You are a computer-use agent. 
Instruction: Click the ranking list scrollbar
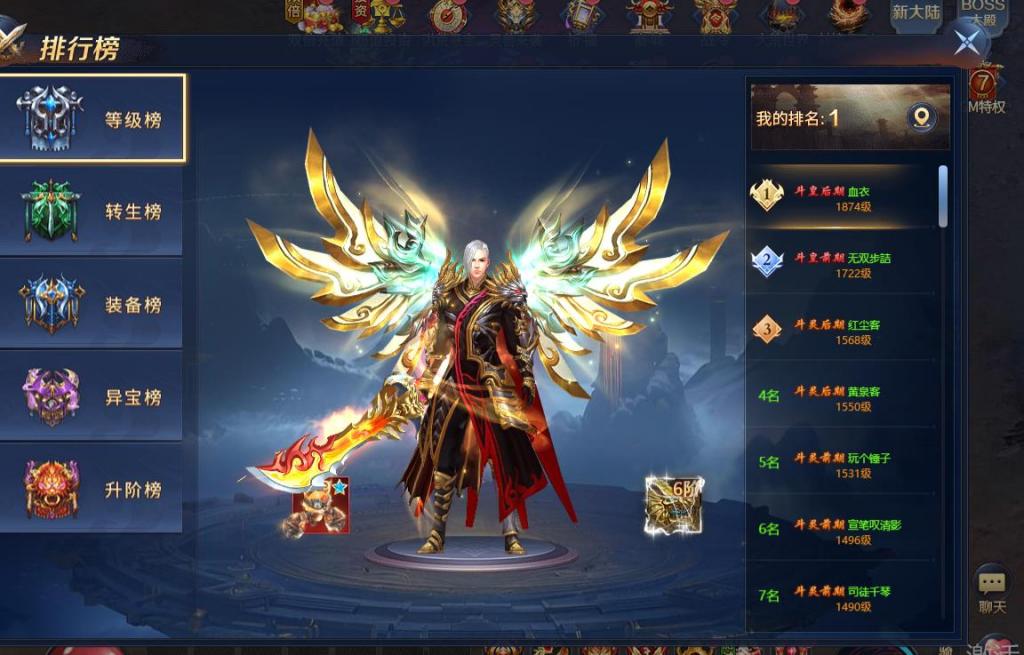point(942,196)
